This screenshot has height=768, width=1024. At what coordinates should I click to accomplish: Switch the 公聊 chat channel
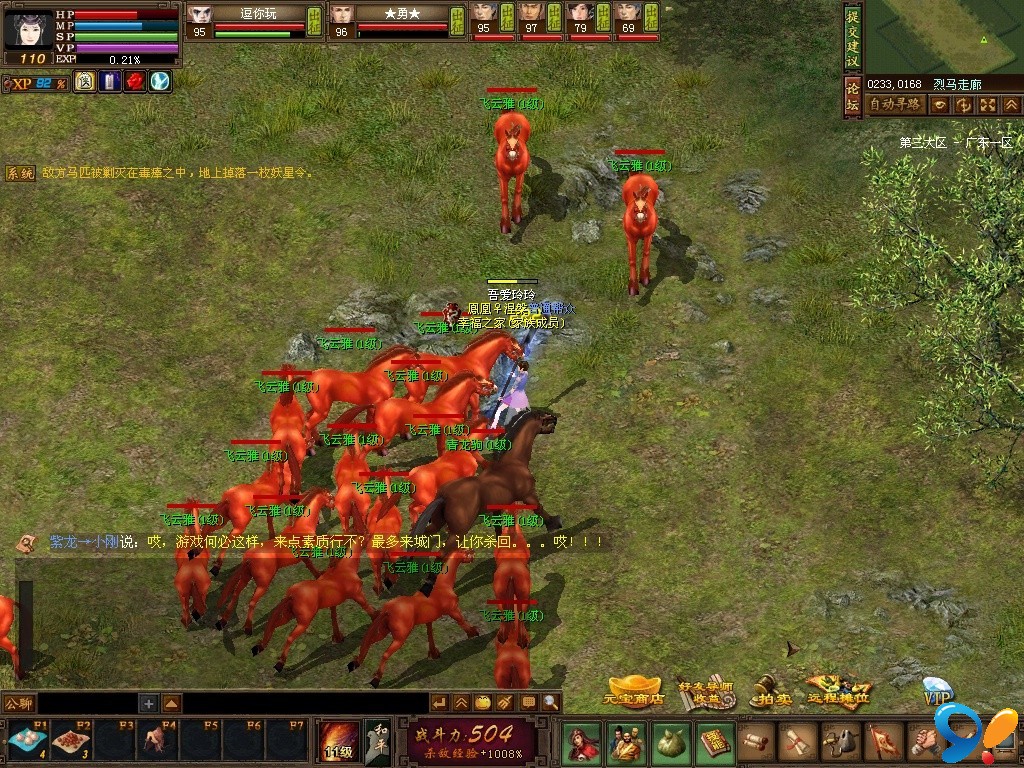[x=19, y=703]
